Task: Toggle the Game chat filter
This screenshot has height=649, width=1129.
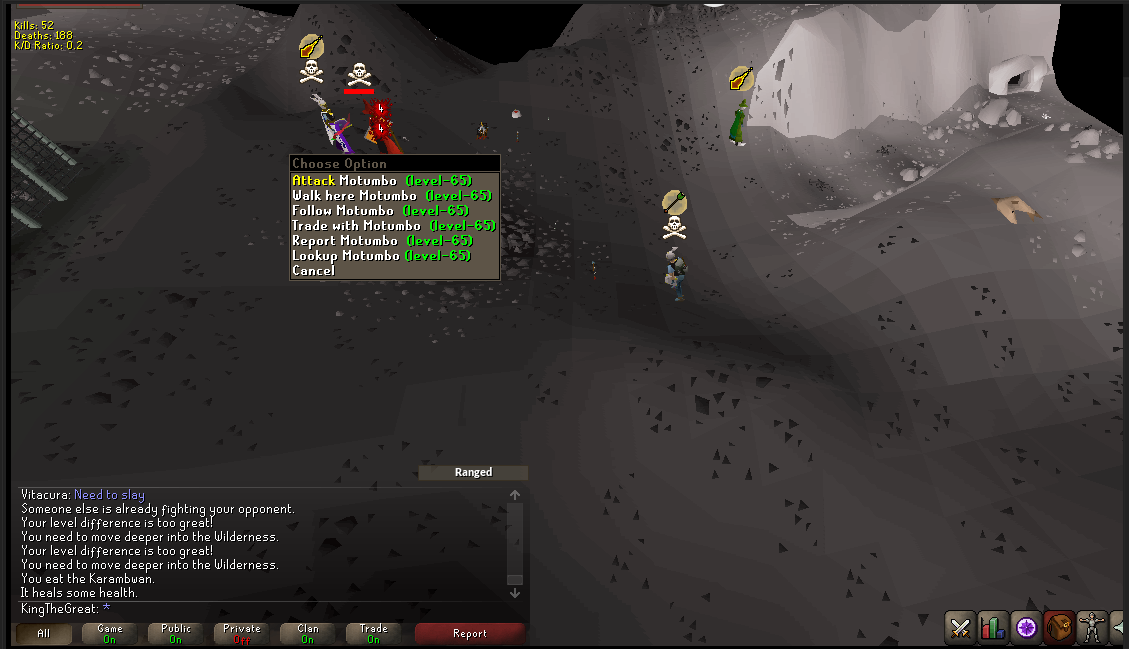Action: [110, 633]
